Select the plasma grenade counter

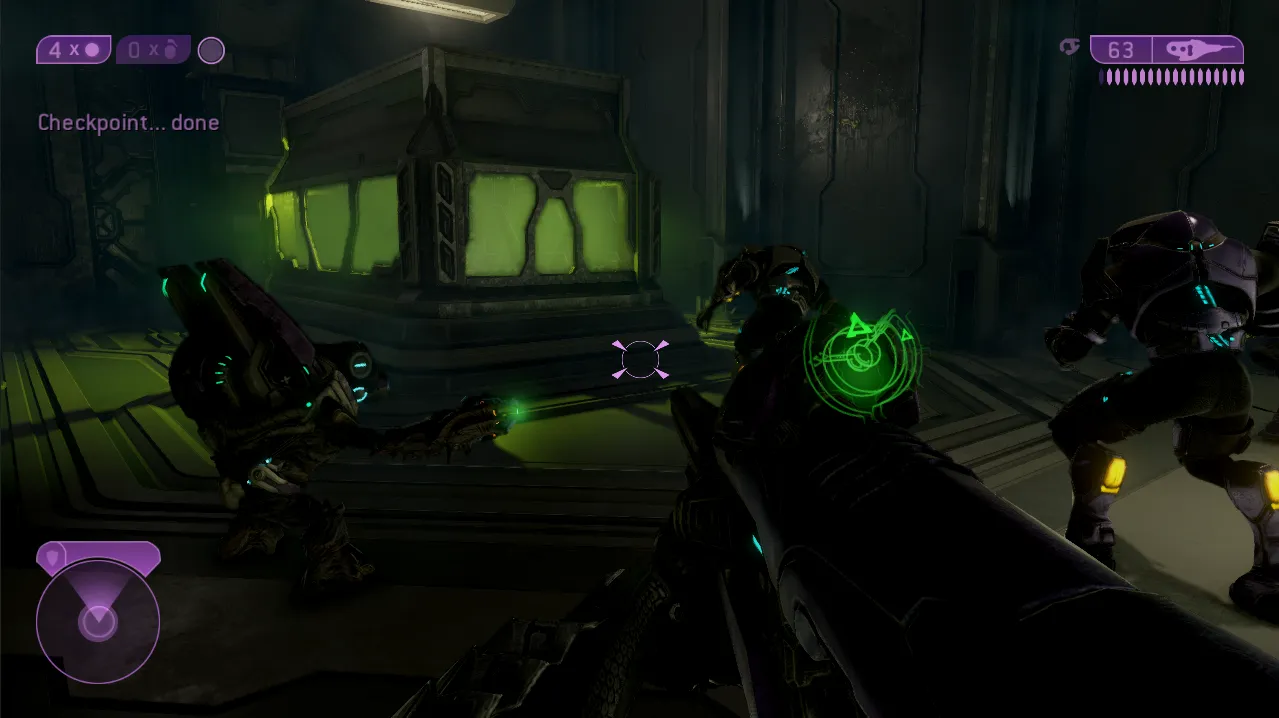[x=73, y=50]
